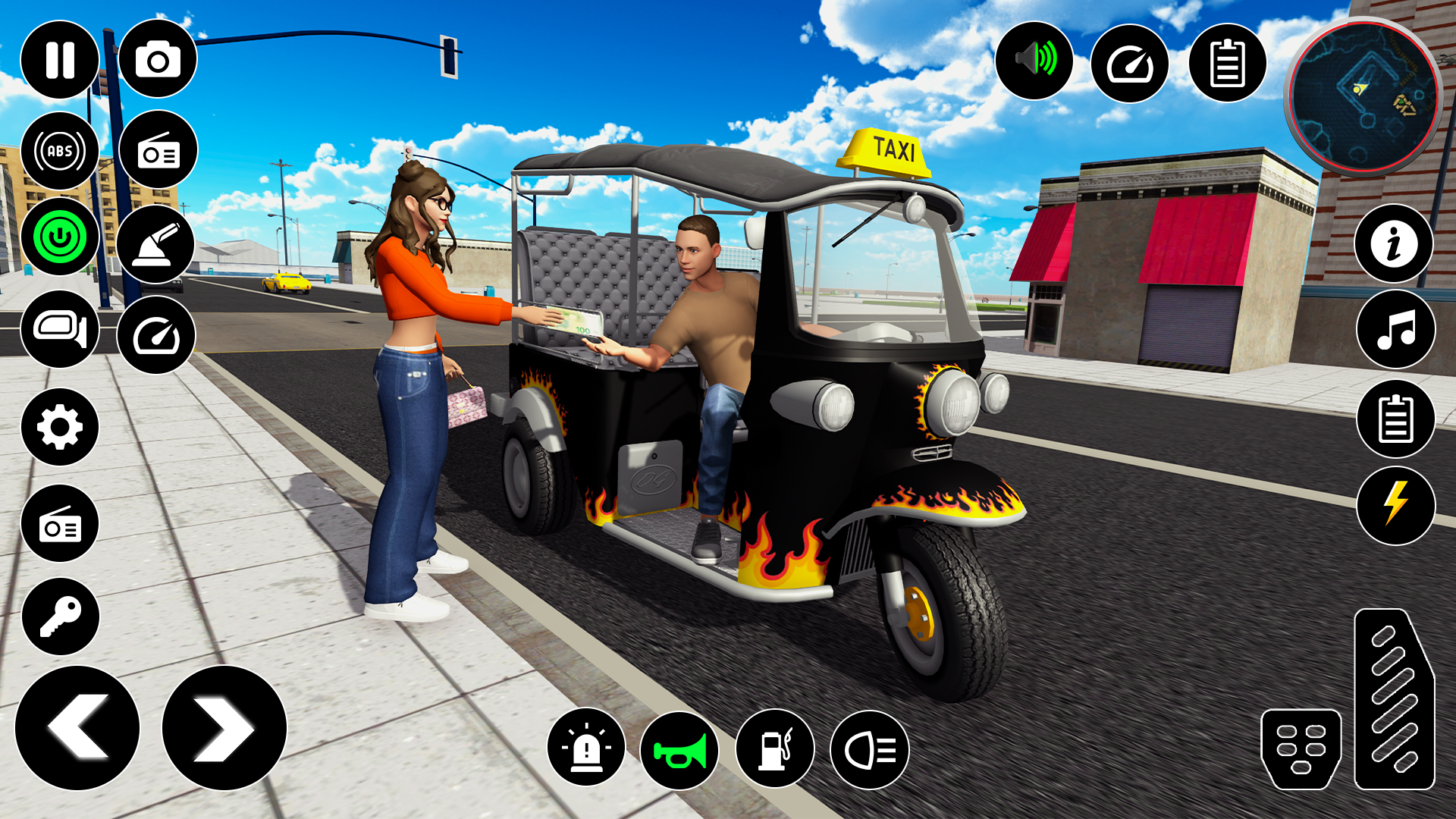Tap the fuel pump icon
Image resolution: width=1456 pixels, height=819 pixels.
775,748
